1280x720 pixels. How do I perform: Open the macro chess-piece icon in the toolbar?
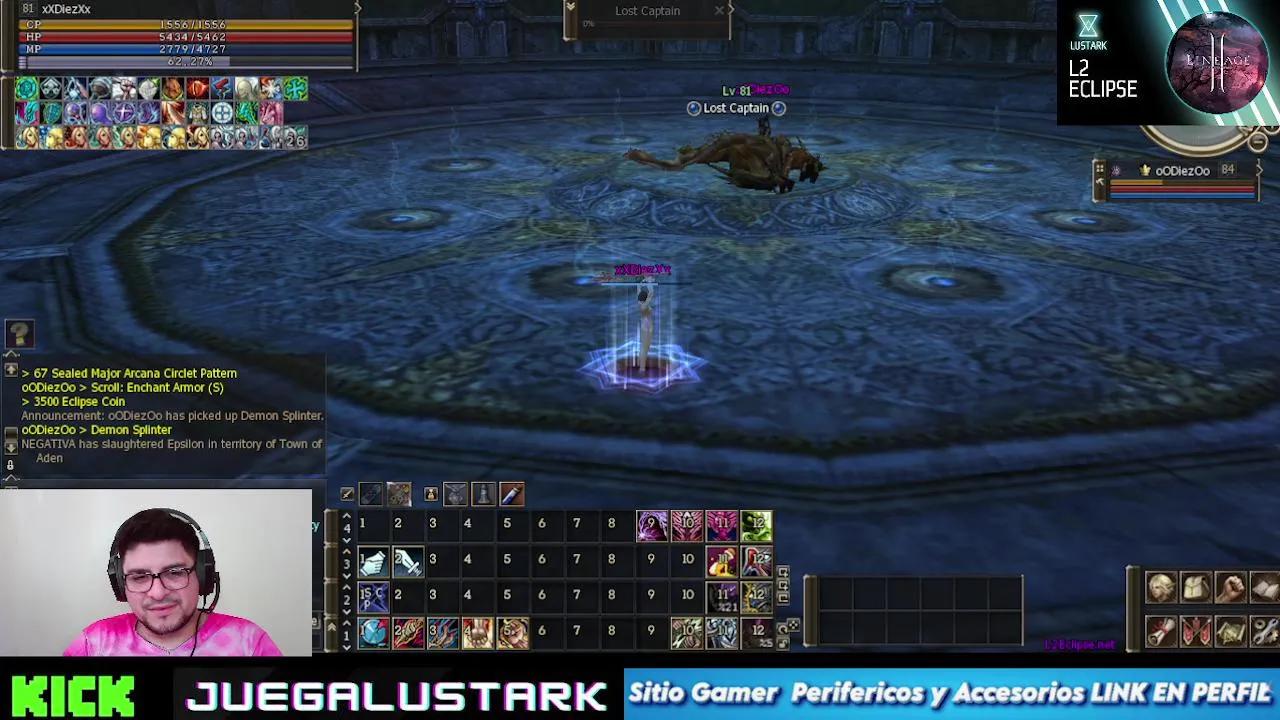(x=482, y=494)
